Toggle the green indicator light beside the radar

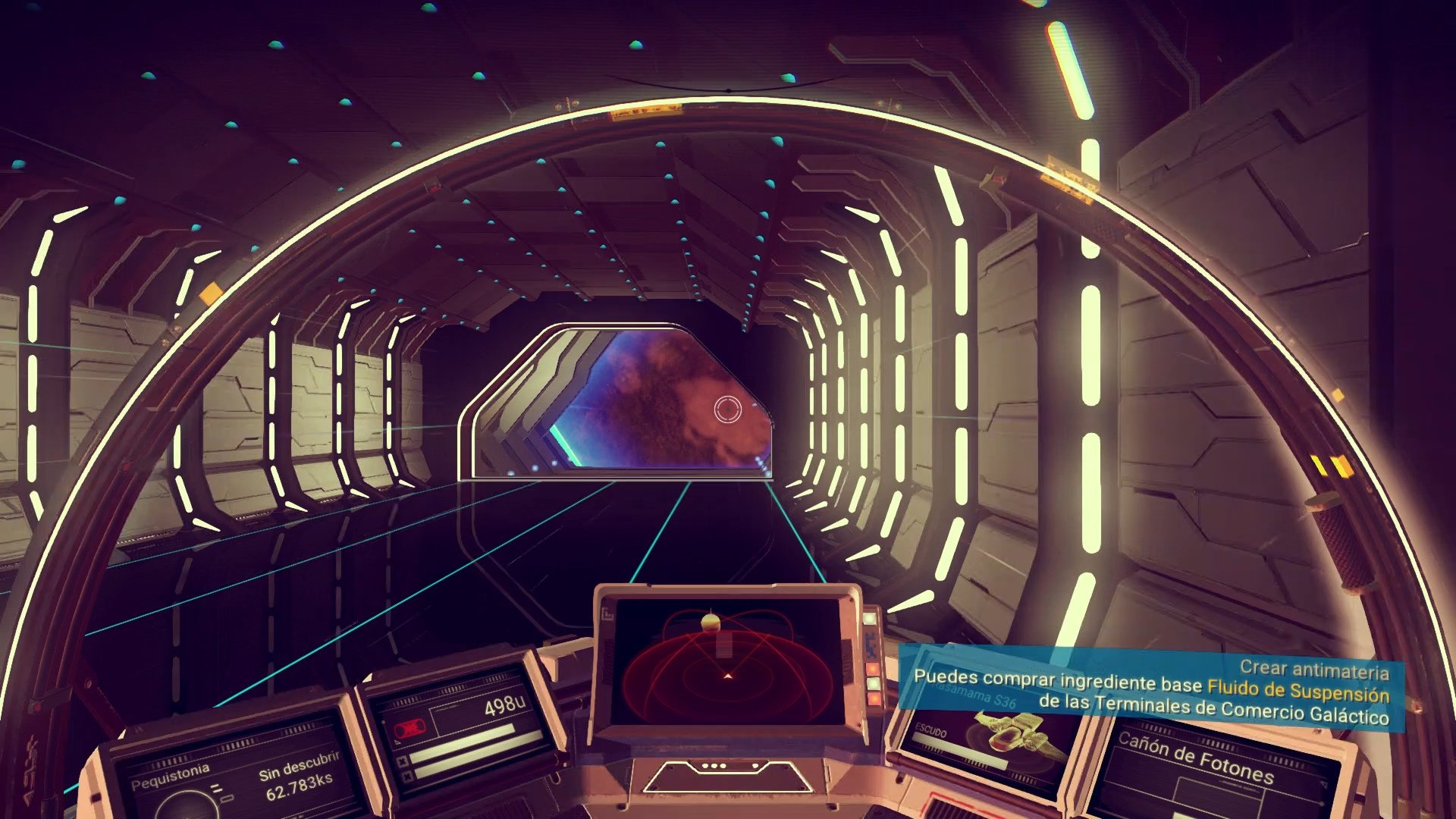coord(870,619)
